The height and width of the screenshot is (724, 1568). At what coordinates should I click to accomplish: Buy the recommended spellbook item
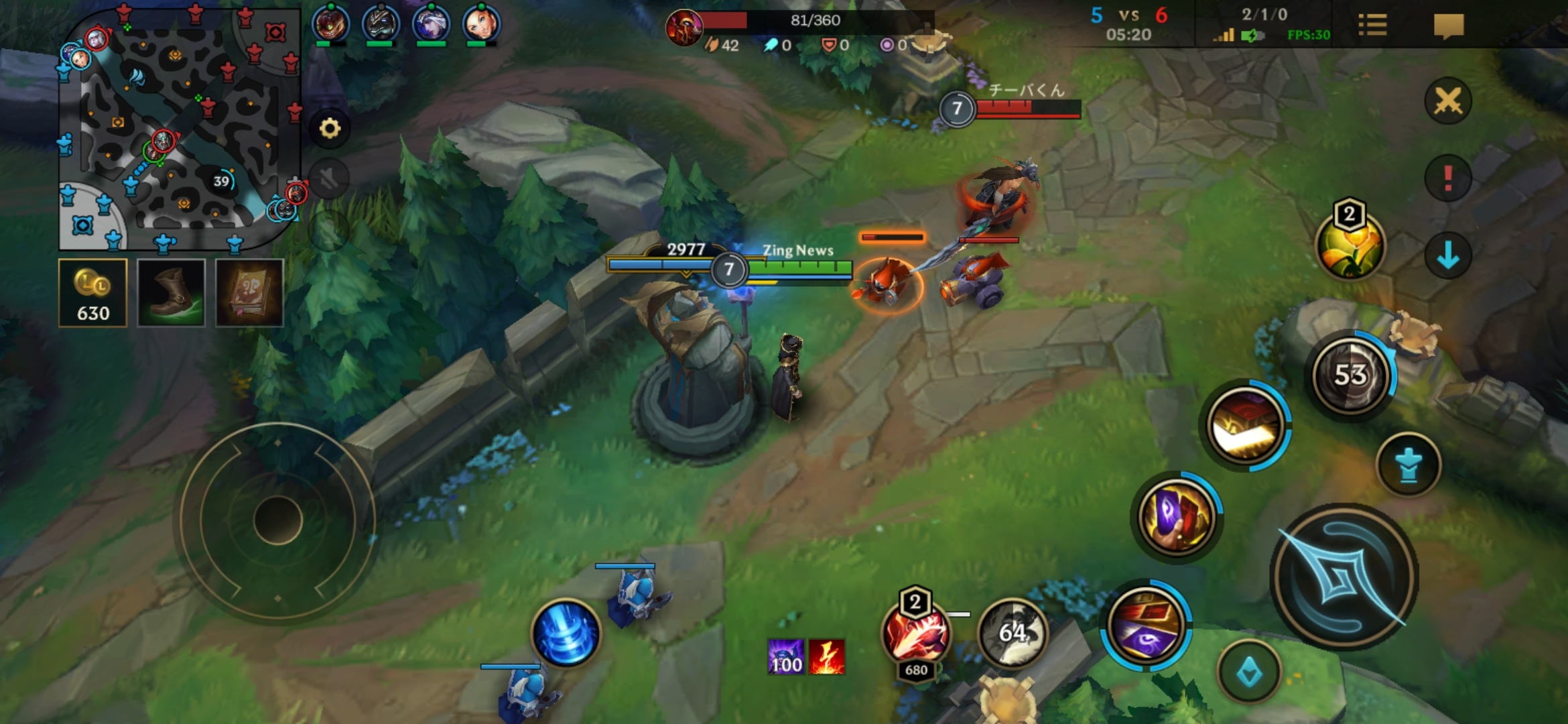coord(249,293)
